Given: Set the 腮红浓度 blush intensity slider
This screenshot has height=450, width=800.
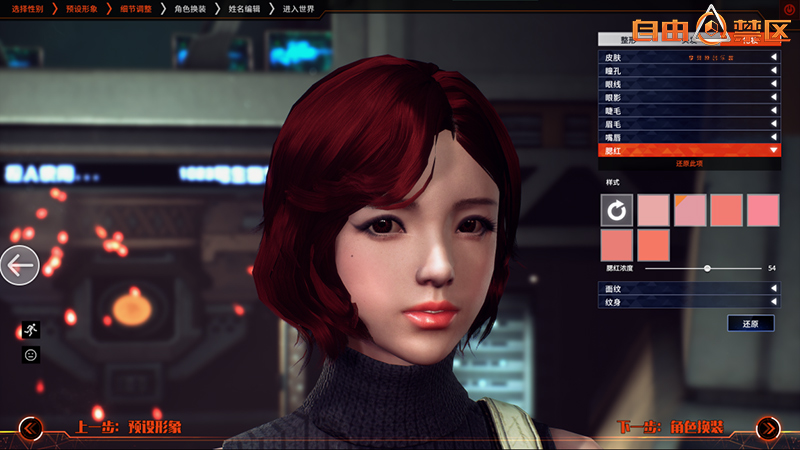Looking at the screenshot, I should [x=707, y=268].
